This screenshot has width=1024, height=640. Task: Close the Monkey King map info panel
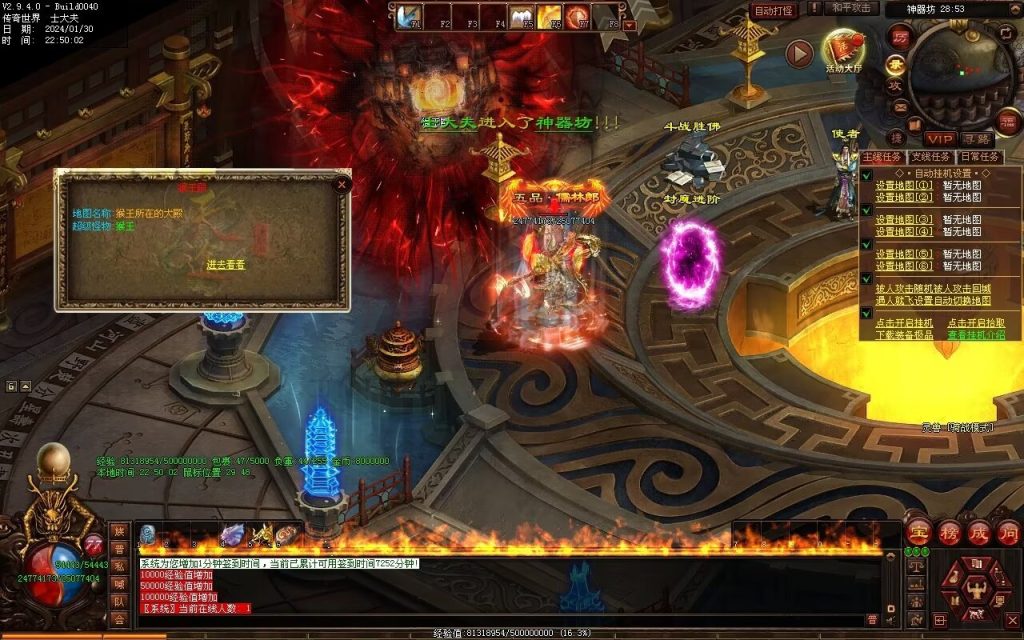click(x=342, y=184)
